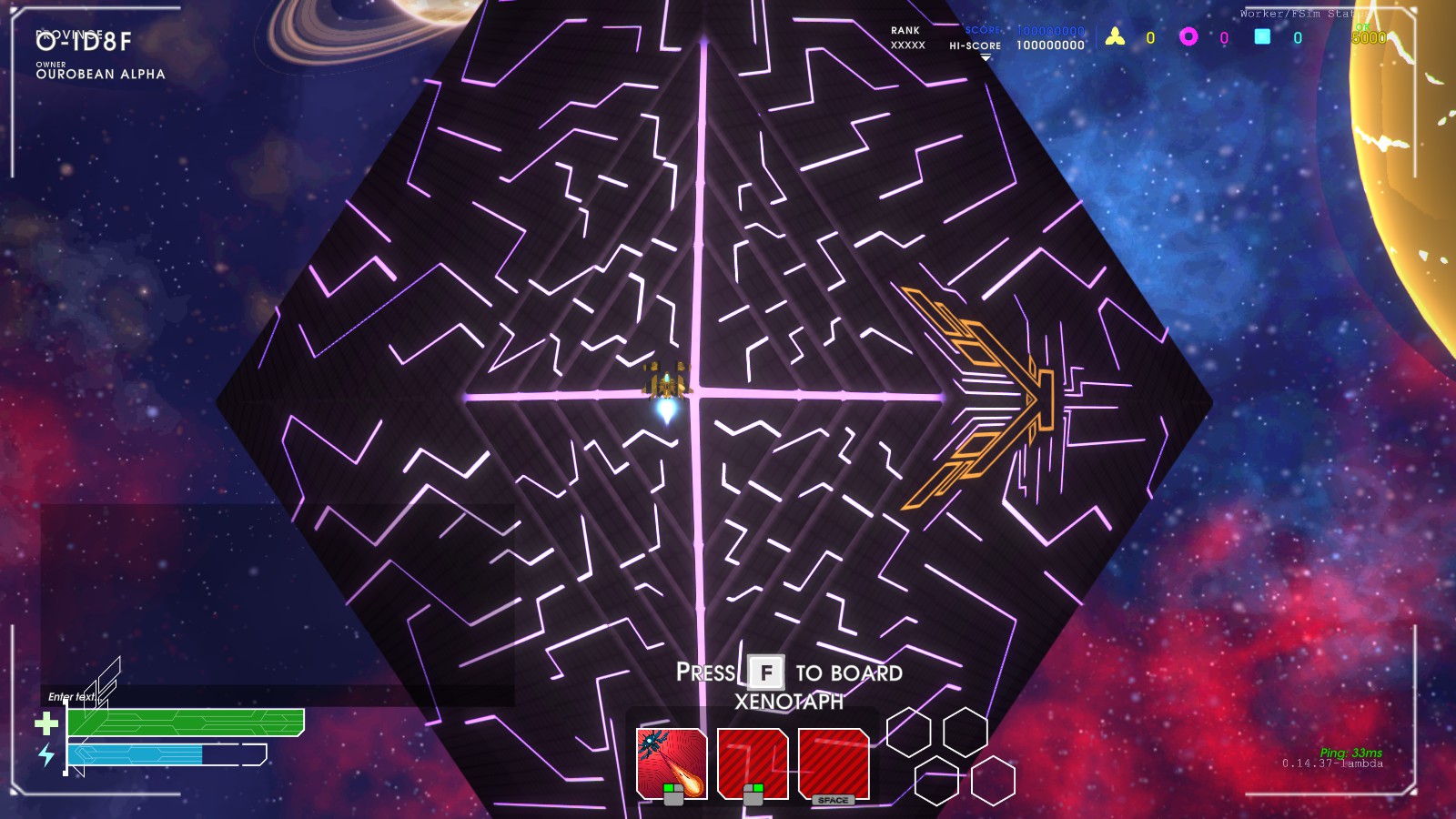Viewport: 1456px width, 819px height.
Task: Click the lightning energy icon beside blue bar
Action: [46, 755]
